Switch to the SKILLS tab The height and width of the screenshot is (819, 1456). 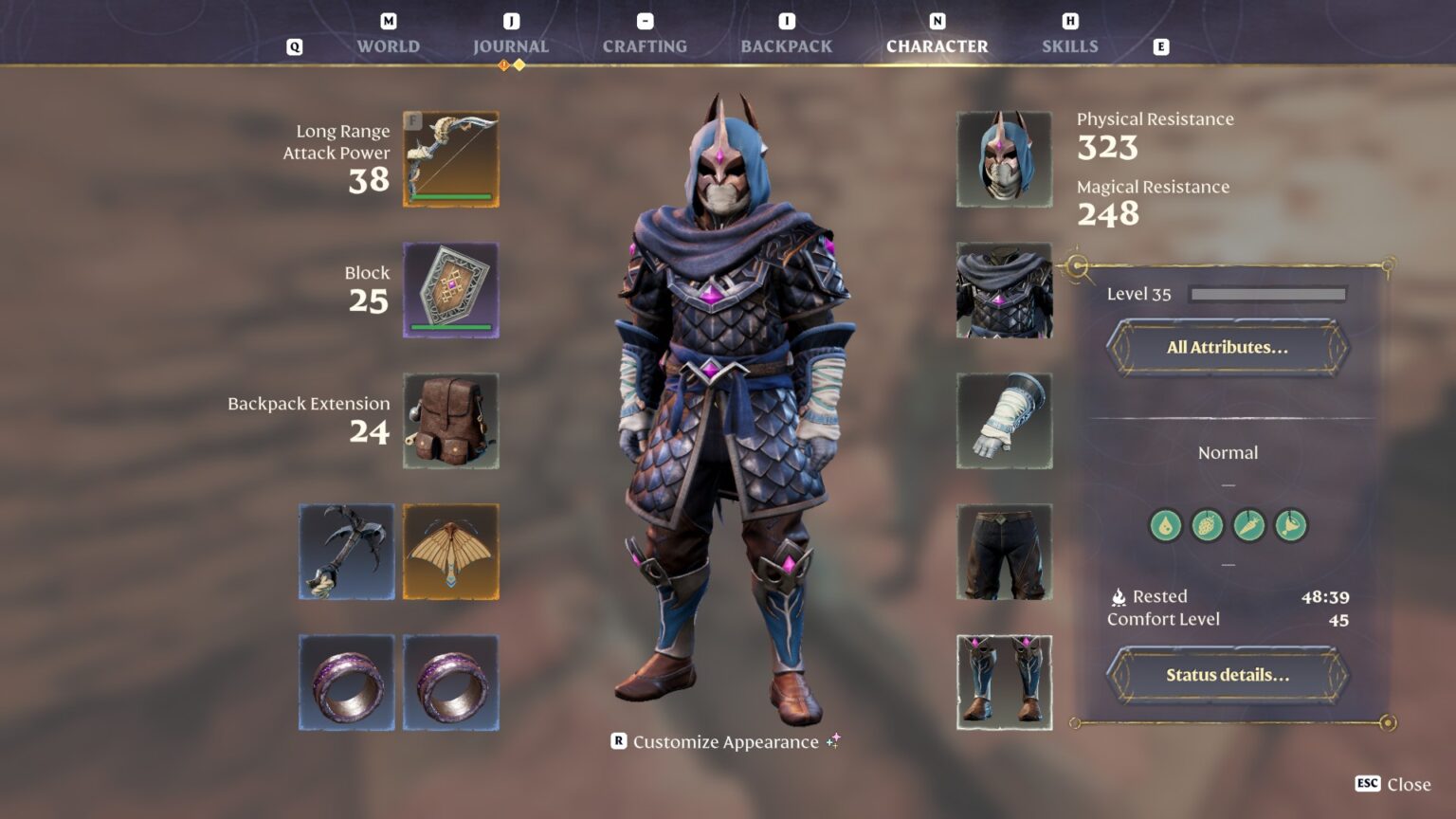click(x=1069, y=45)
